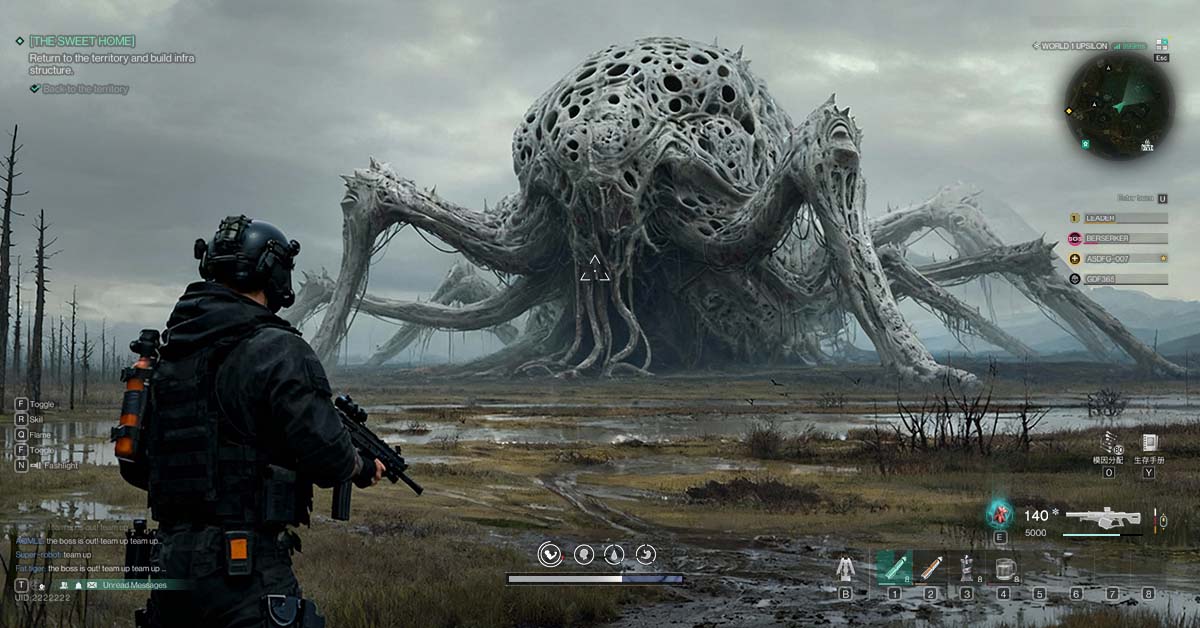Select the equipped rifle weapon icon
The height and width of the screenshot is (628, 1200).
[x=1103, y=518]
